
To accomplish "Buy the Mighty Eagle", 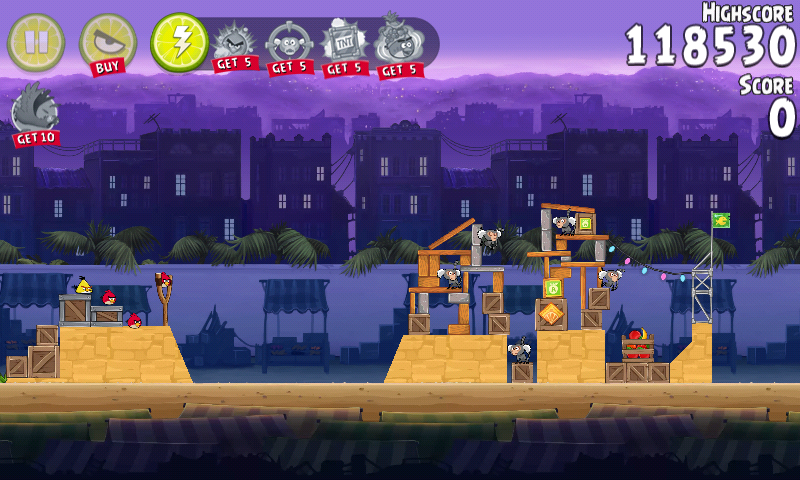I will pos(106,43).
